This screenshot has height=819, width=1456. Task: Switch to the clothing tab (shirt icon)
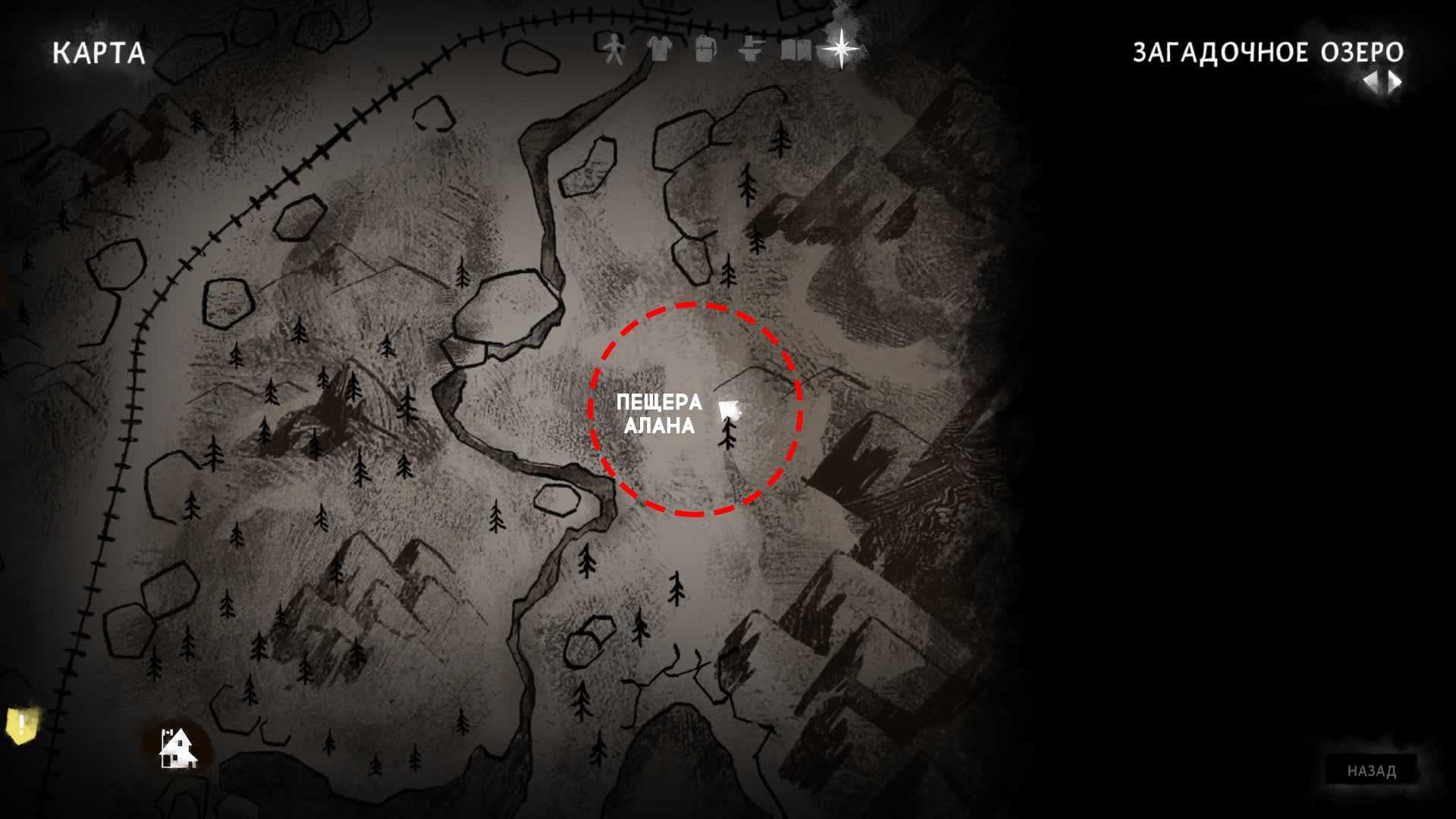tap(660, 50)
